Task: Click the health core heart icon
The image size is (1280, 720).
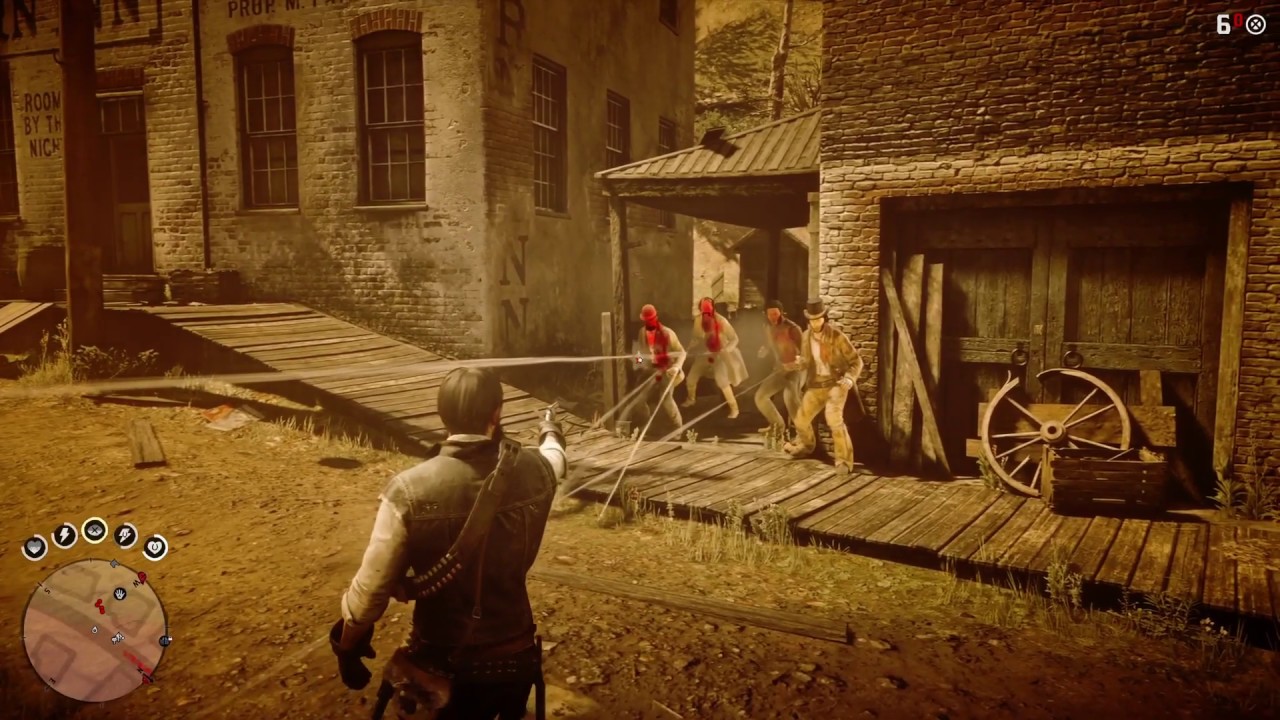Action: point(35,545)
